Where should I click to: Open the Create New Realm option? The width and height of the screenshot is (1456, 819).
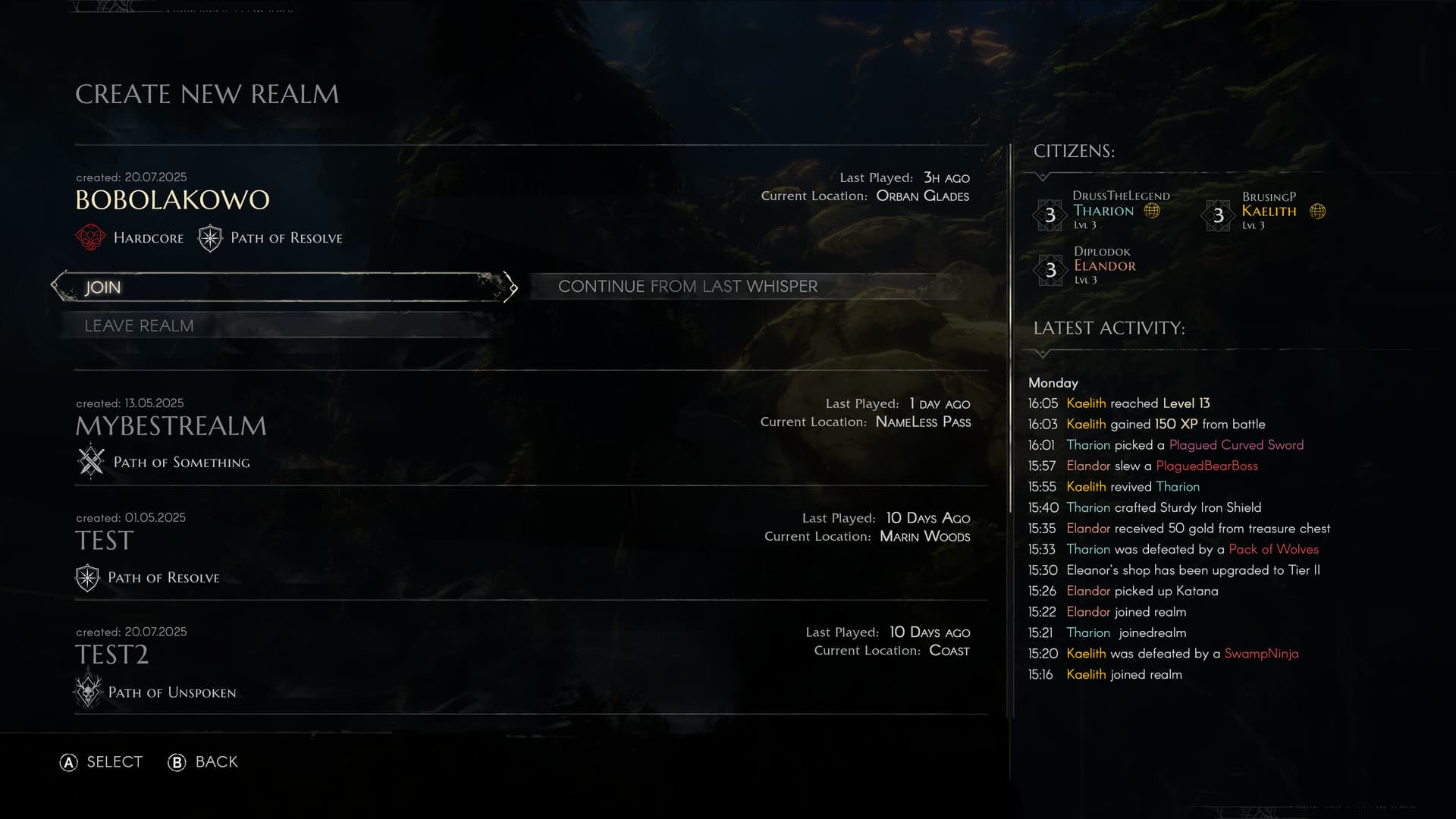[x=207, y=94]
